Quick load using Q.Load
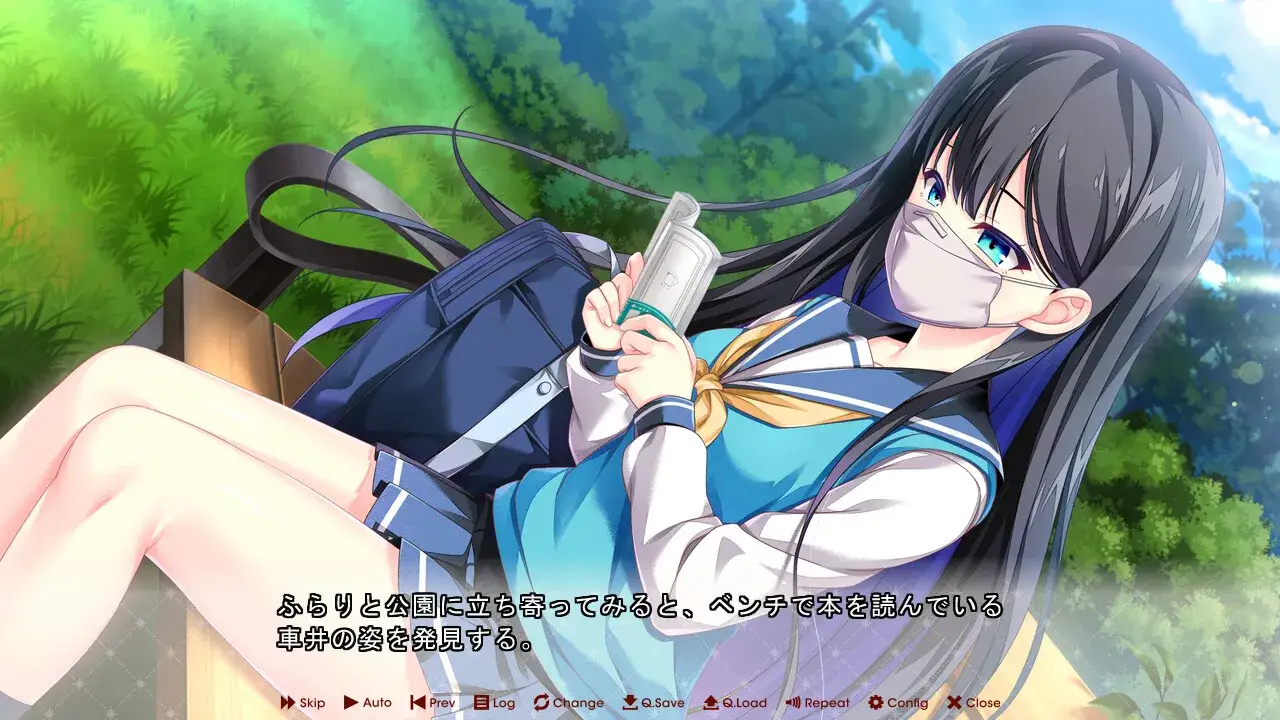 733,703
